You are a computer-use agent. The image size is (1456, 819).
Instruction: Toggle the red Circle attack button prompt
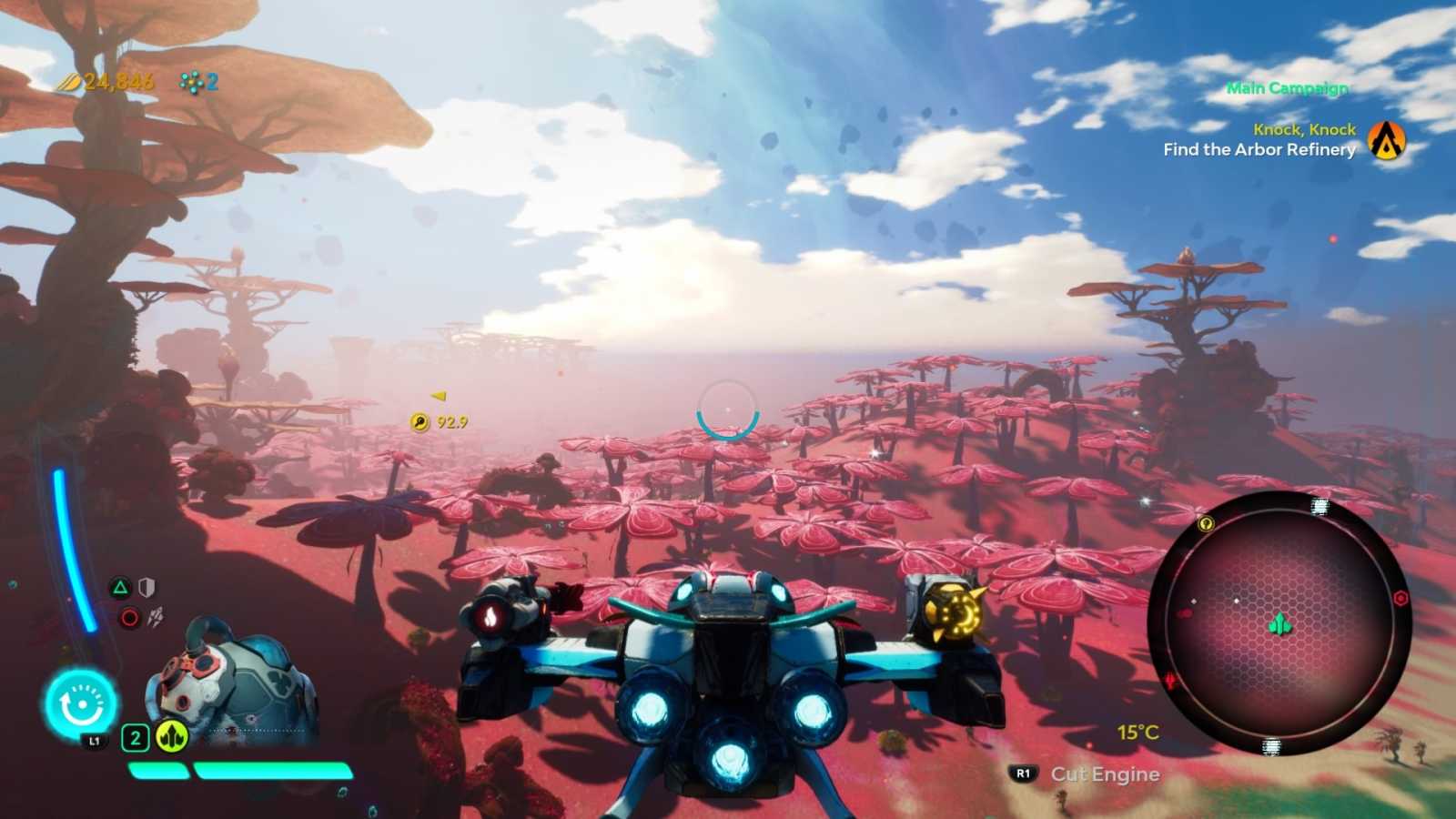pos(127,618)
